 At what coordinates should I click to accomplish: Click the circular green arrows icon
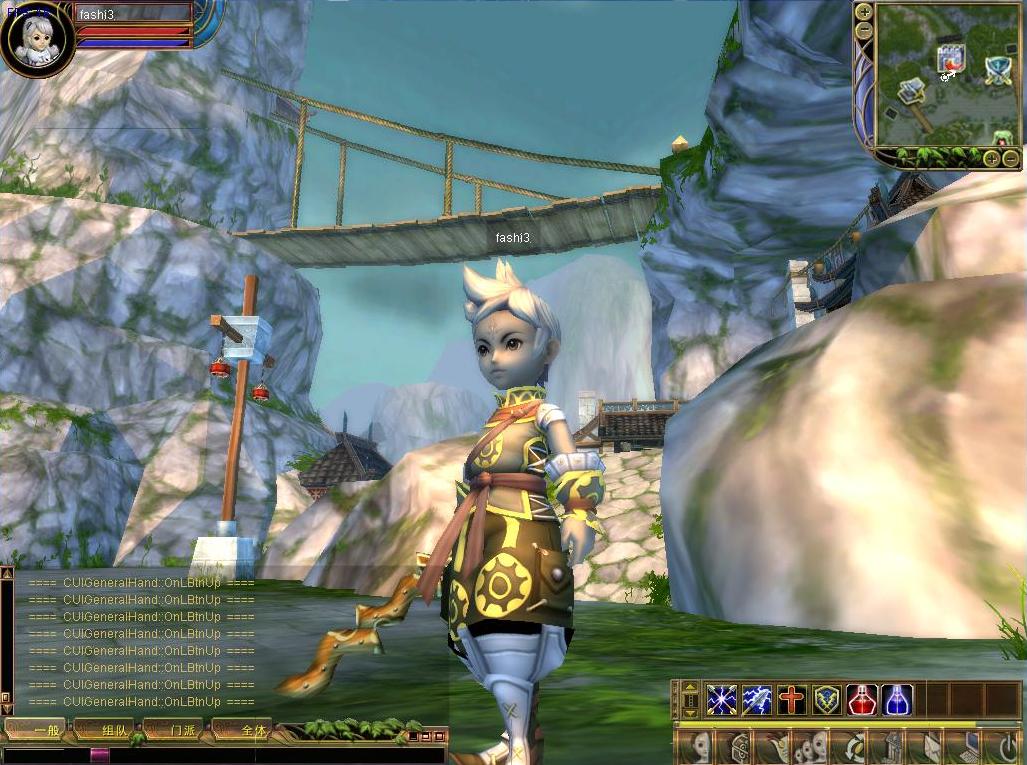tap(854, 746)
